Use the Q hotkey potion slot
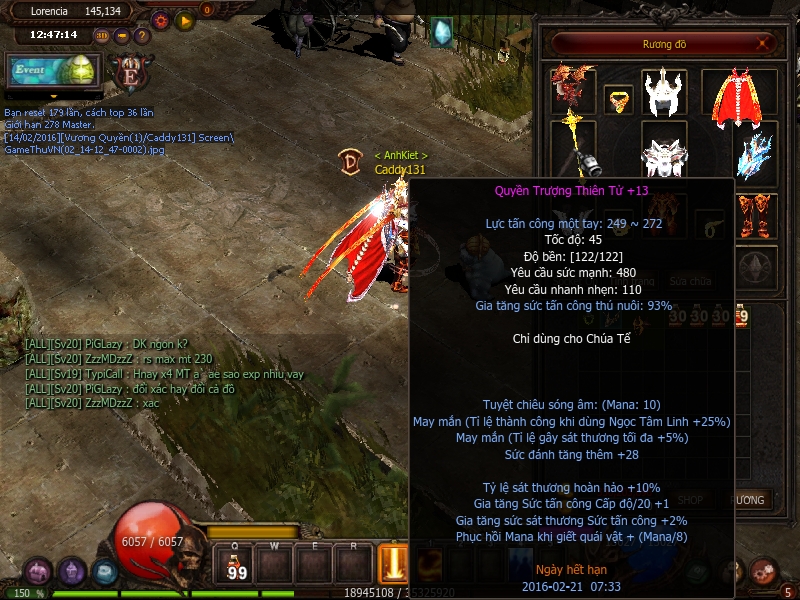 coord(237,565)
